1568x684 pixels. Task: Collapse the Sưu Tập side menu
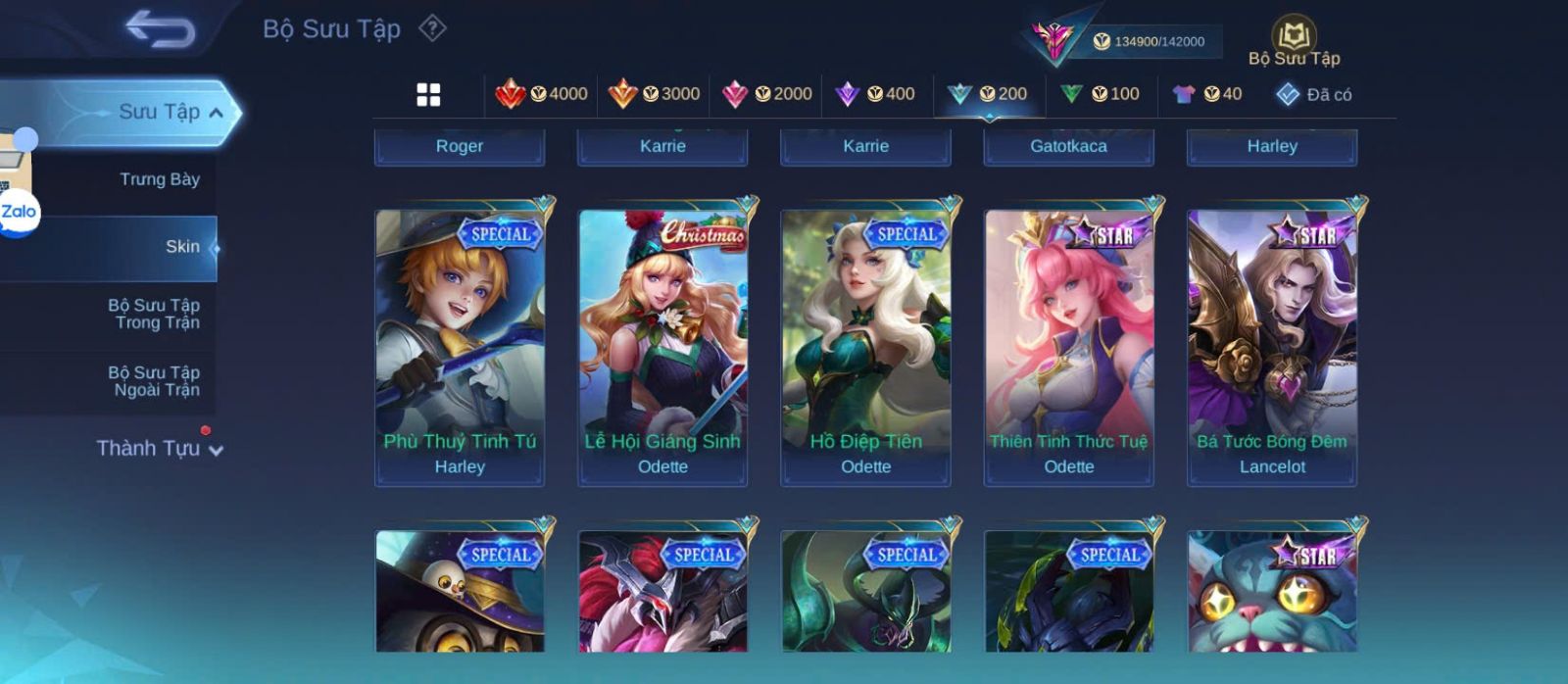[216, 113]
